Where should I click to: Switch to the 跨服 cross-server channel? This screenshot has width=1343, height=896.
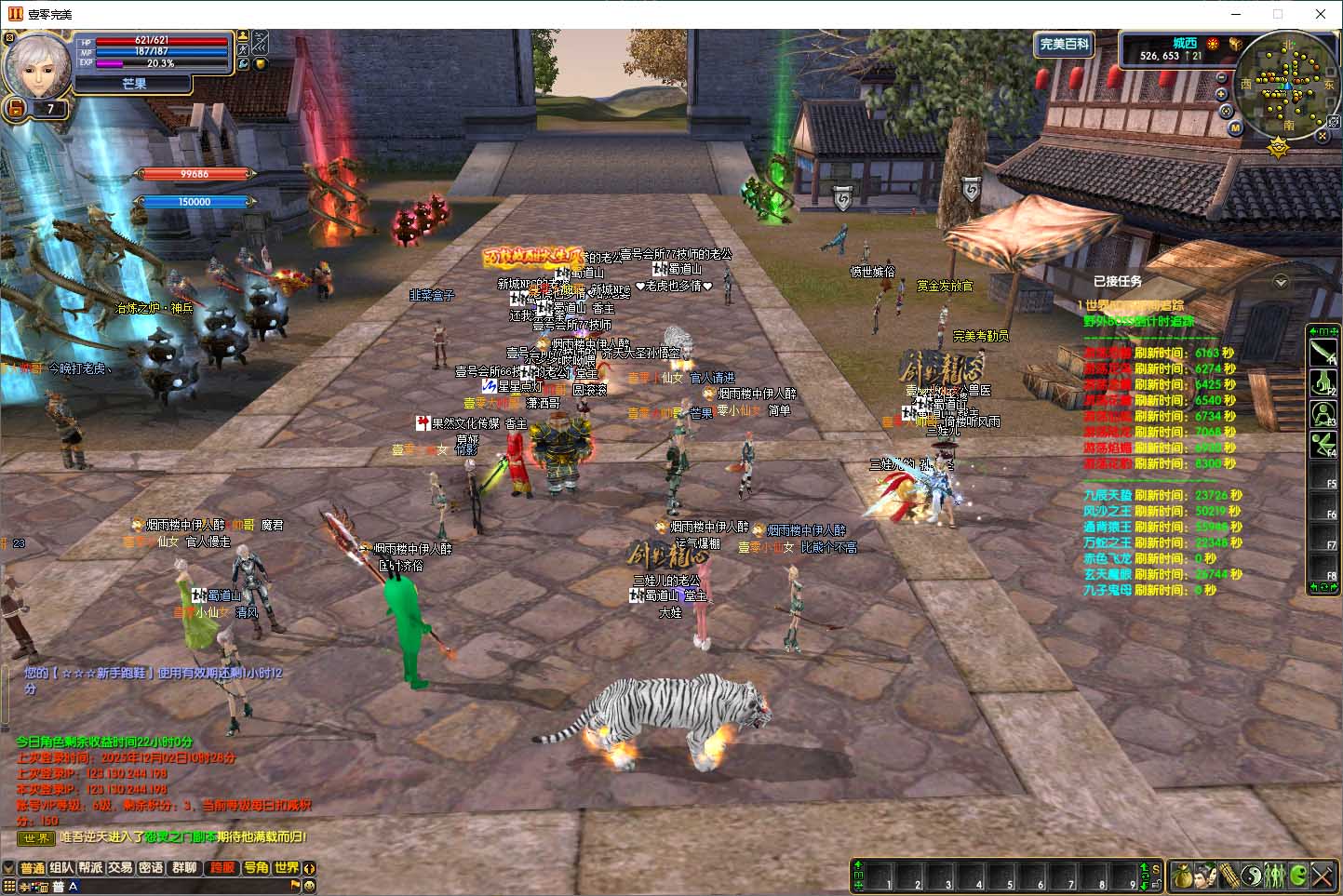click(222, 868)
